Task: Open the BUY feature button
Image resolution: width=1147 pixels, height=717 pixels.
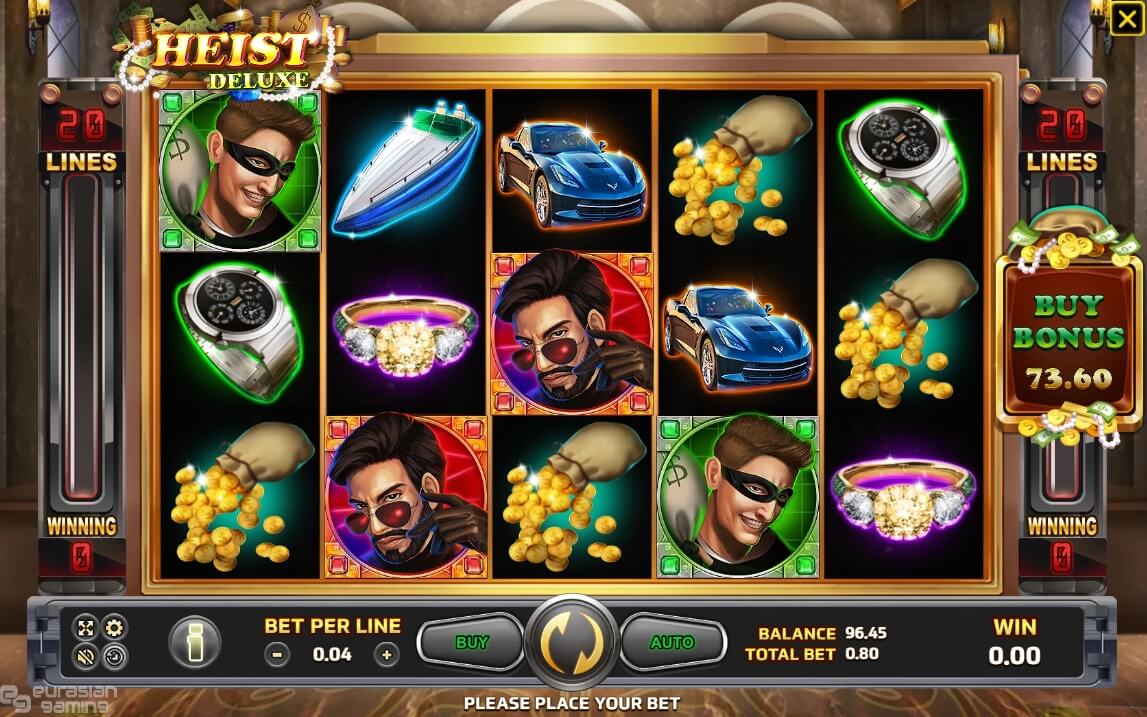Action: pos(471,642)
